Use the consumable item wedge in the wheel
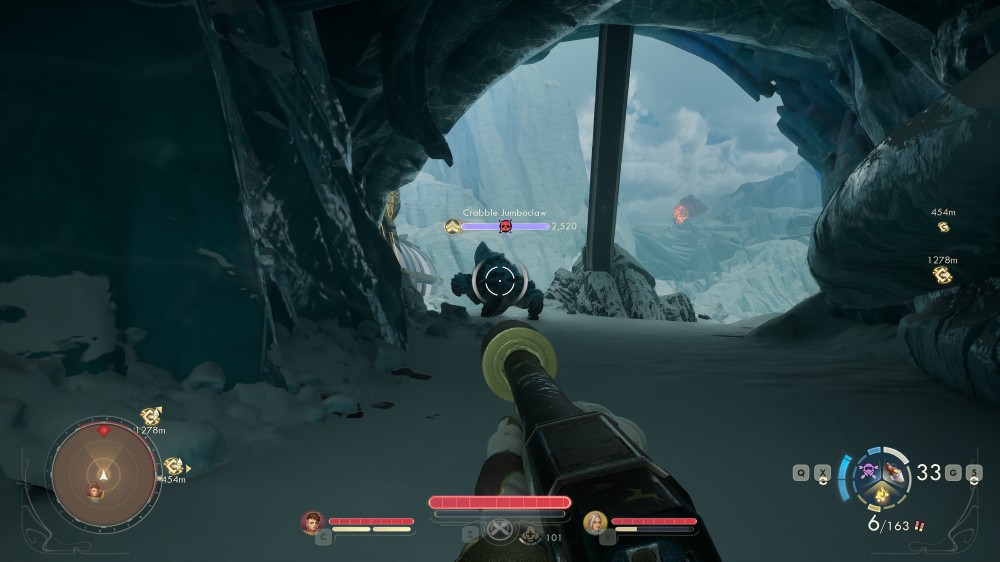 click(x=895, y=472)
